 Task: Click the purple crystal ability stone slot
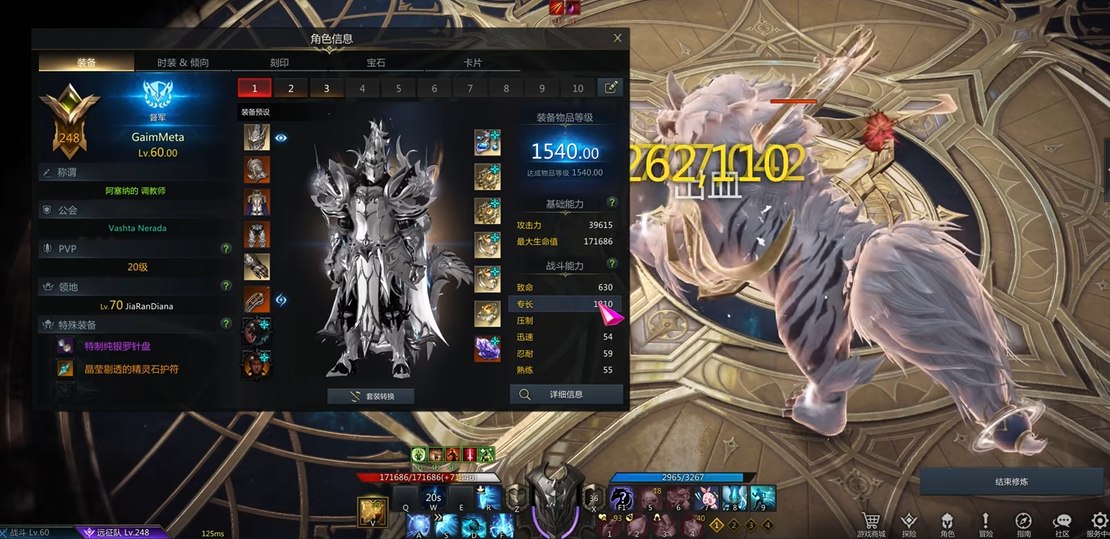487,349
